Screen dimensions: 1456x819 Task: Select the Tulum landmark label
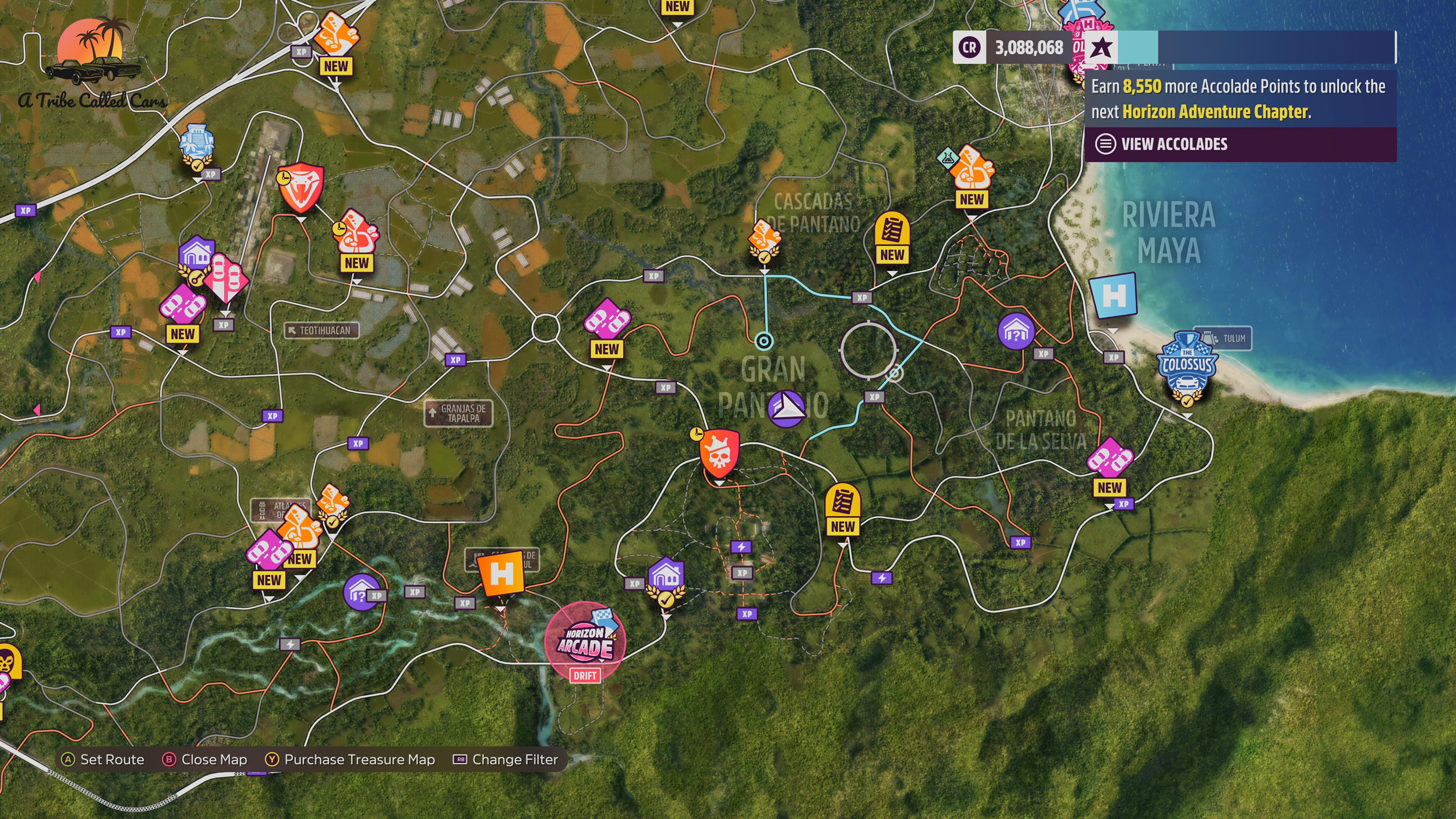1222,338
